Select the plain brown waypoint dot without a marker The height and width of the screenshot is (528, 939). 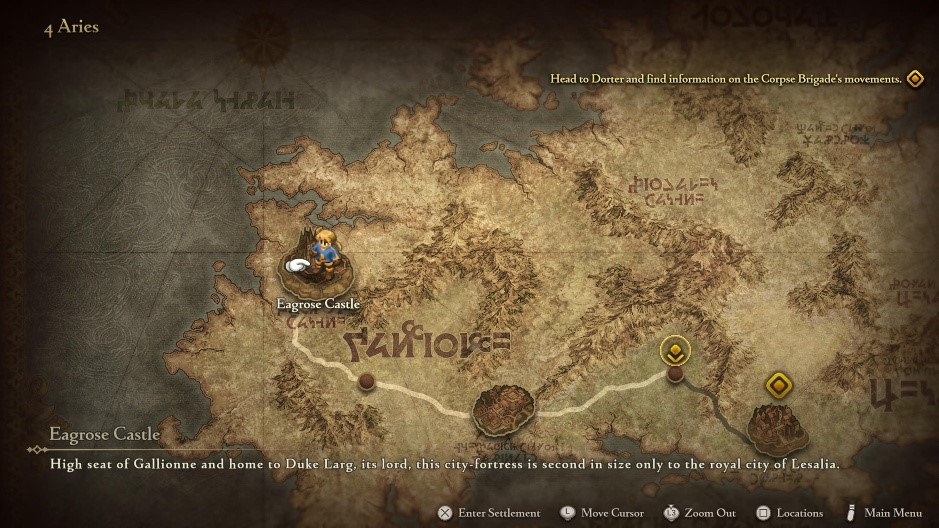point(367,382)
